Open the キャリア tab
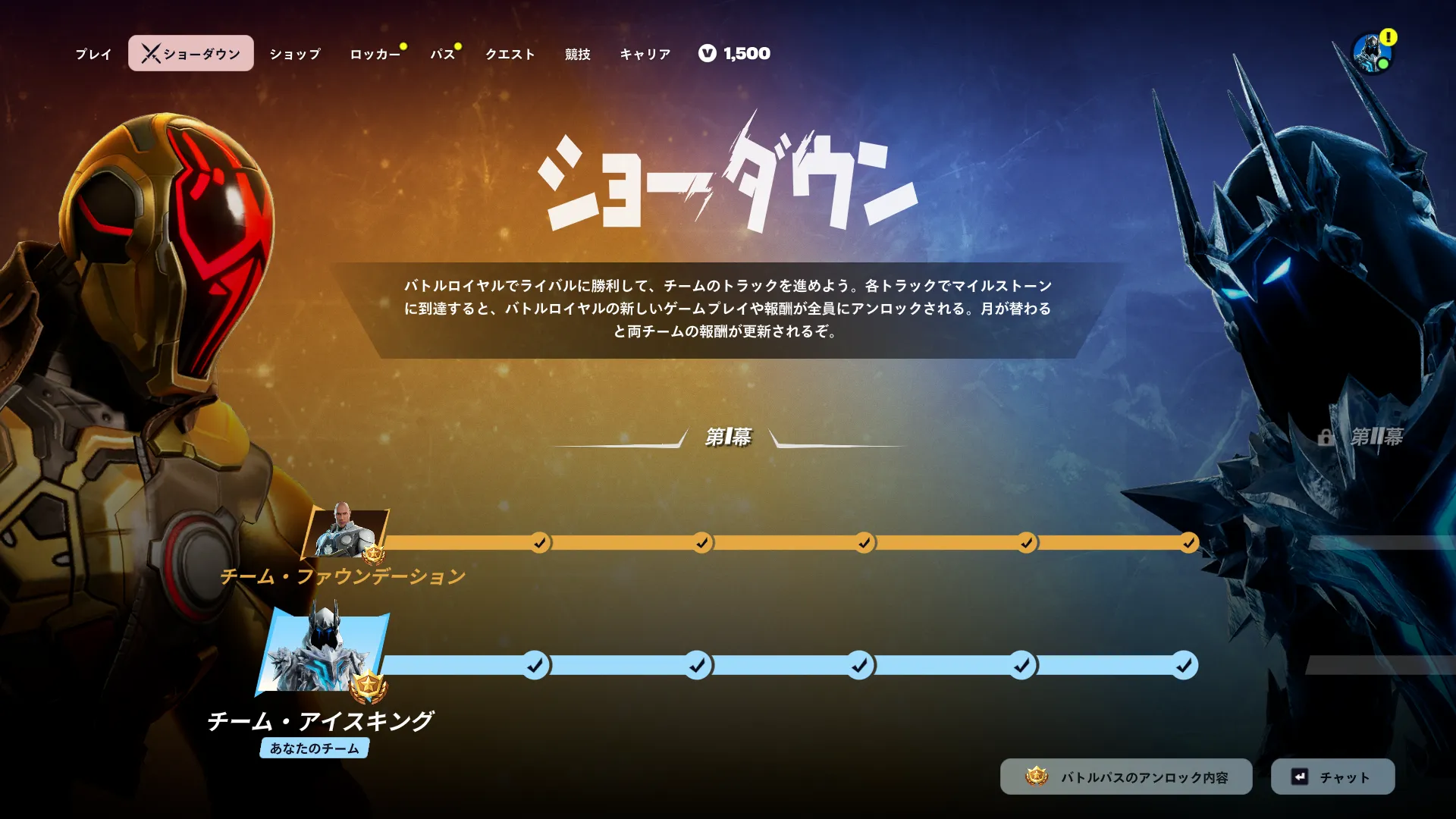The width and height of the screenshot is (1456, 819). coord(645,54)
